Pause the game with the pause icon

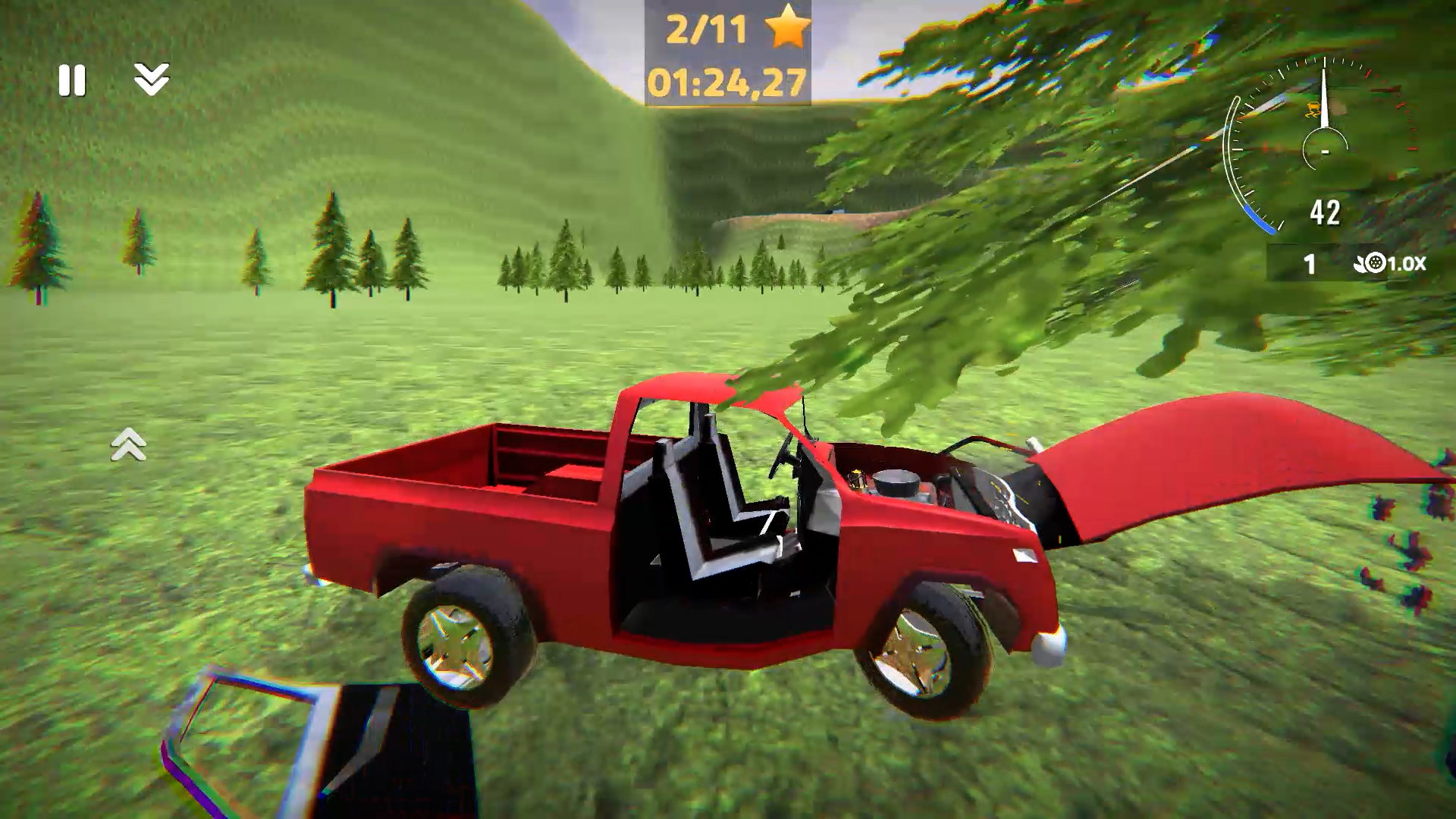pos(72,80)
